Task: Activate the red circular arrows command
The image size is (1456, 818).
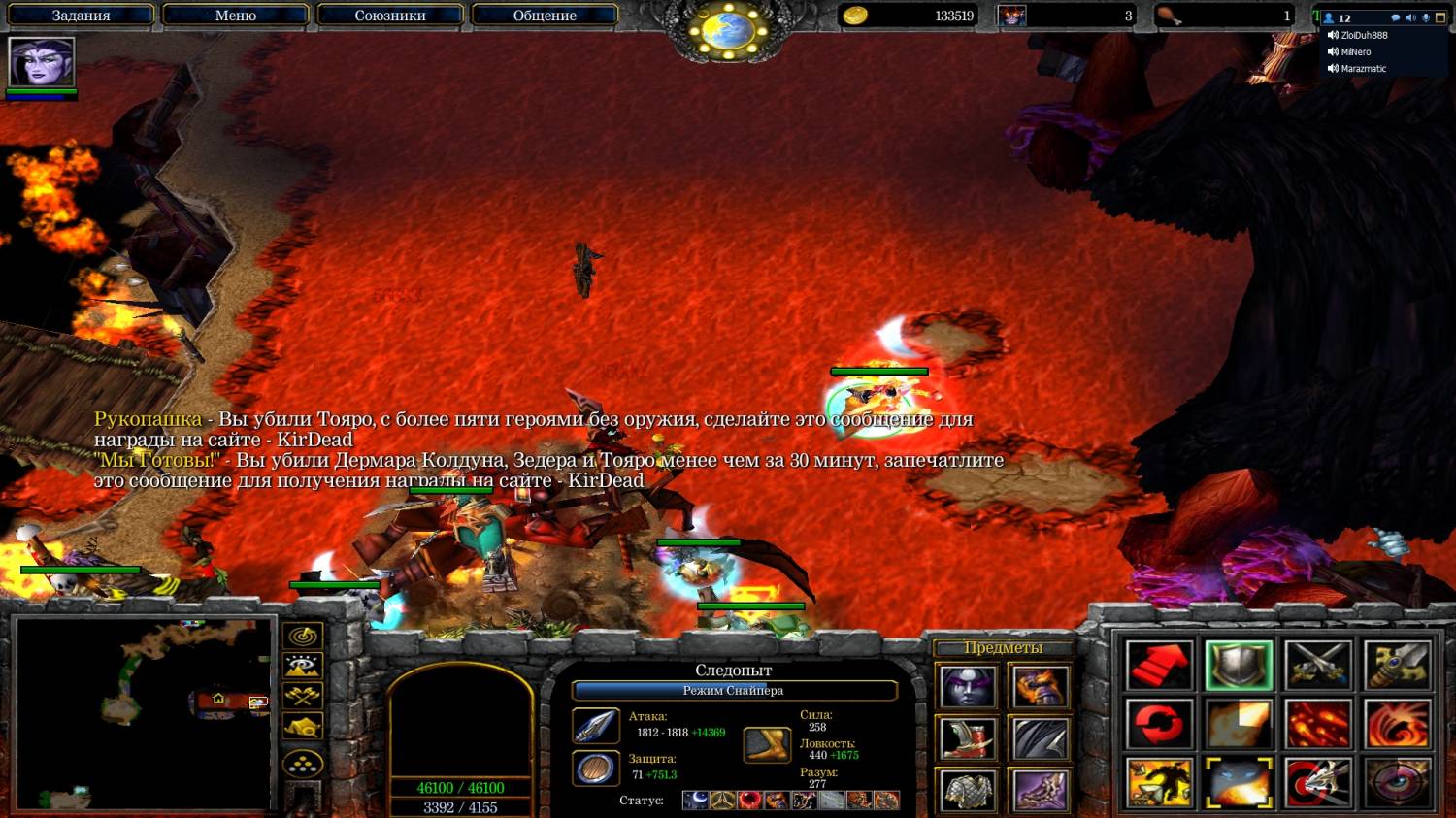Action: [x=1159, y=724]
